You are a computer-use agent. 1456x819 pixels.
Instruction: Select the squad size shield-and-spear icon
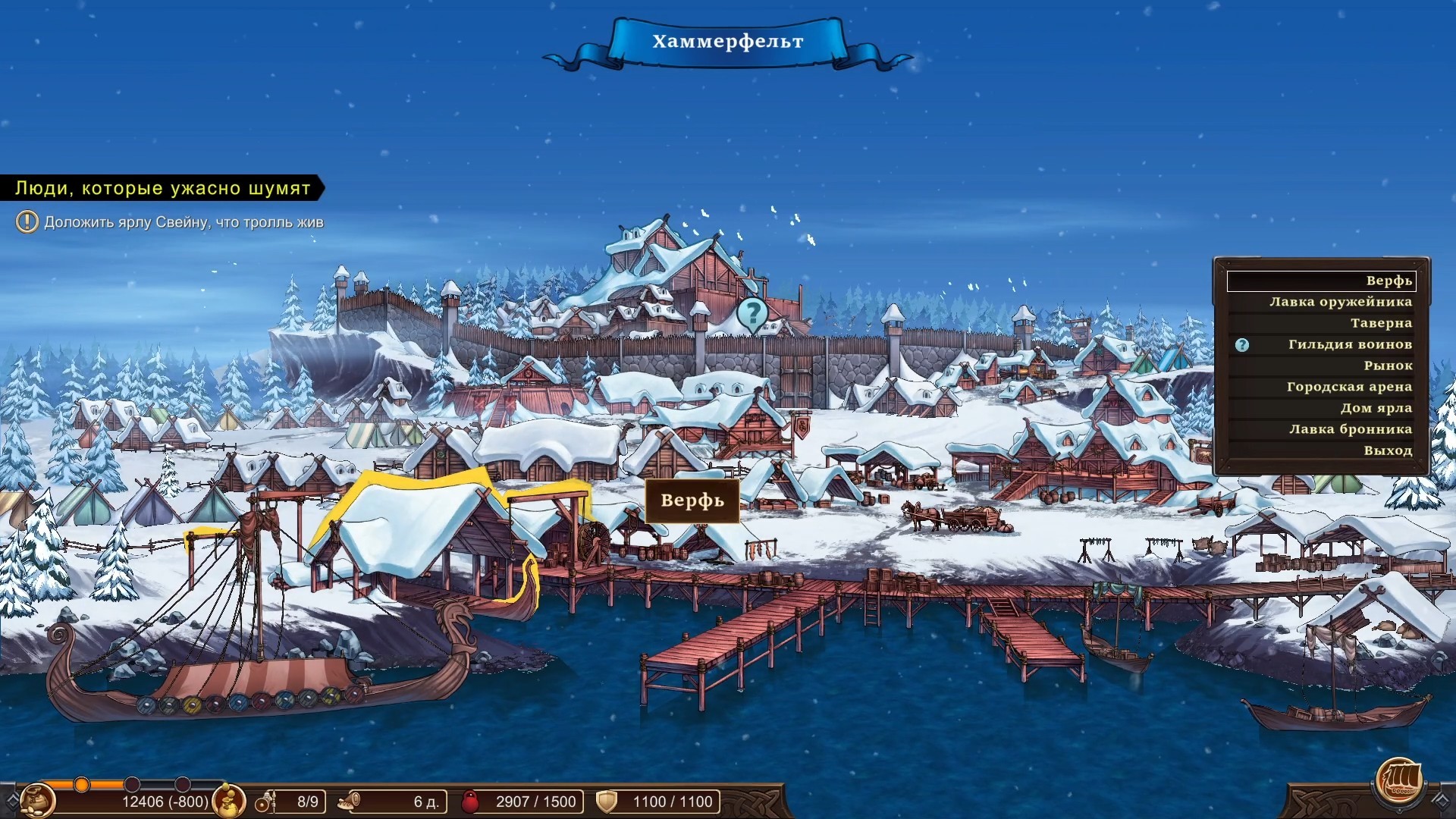click(265, 802)
